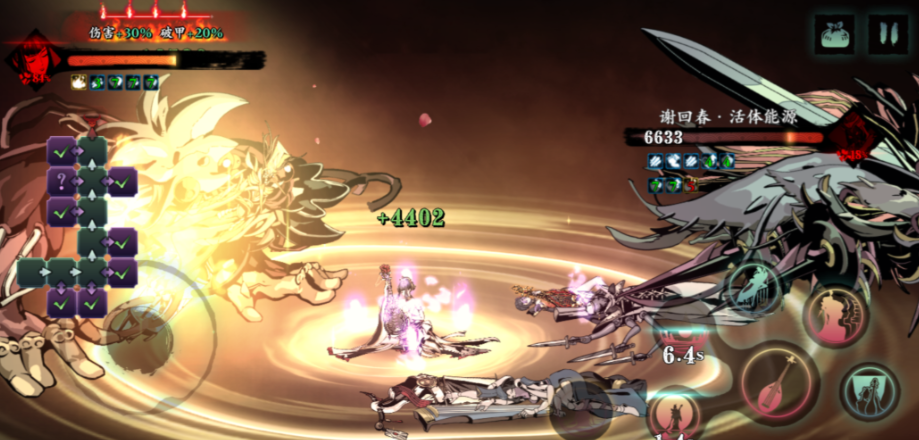919x440 pixels.
Task: Open the bag inventory icon
Action: [x=834, y=33]
